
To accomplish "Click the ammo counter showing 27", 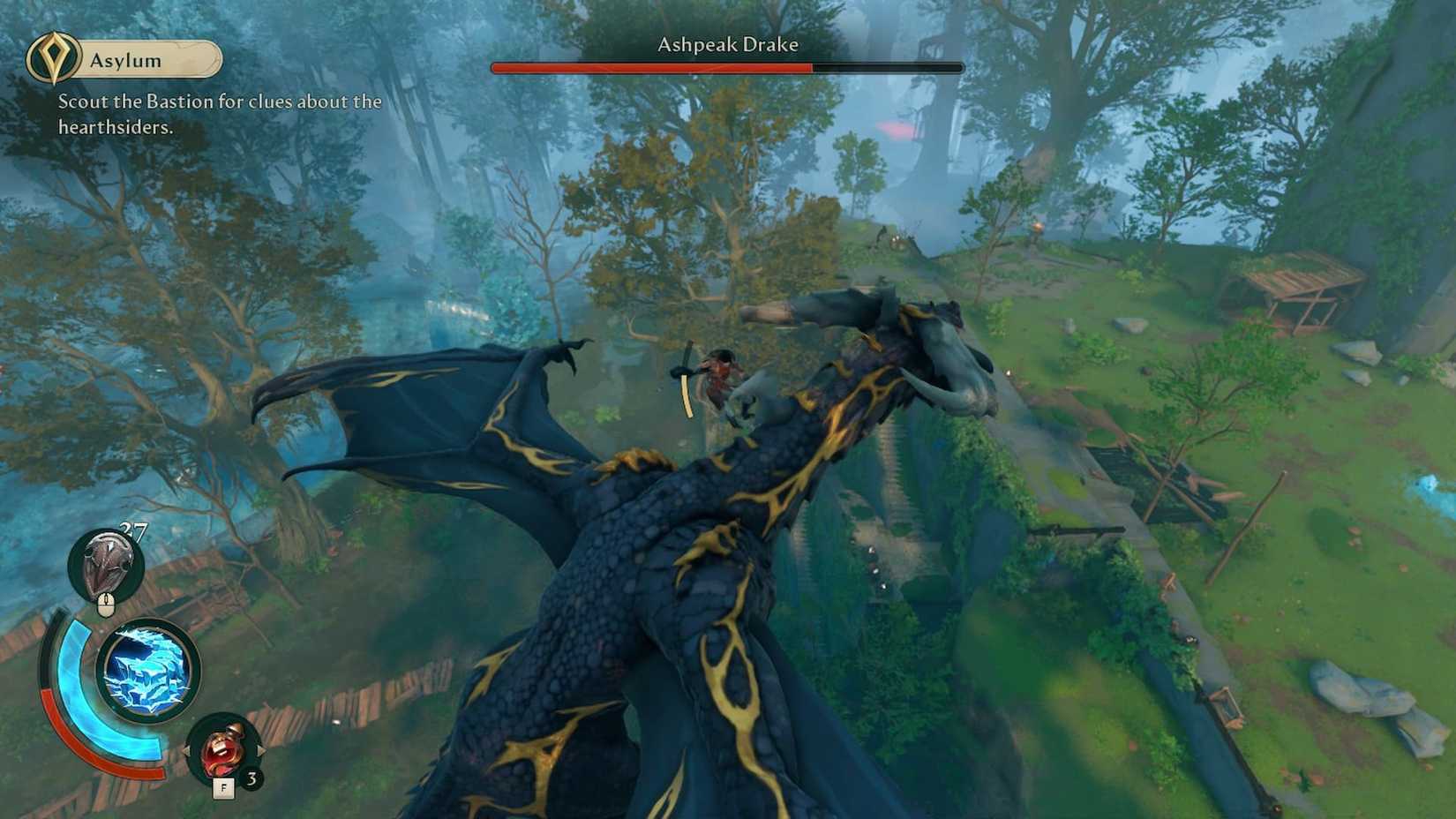I will click(133, 530).
